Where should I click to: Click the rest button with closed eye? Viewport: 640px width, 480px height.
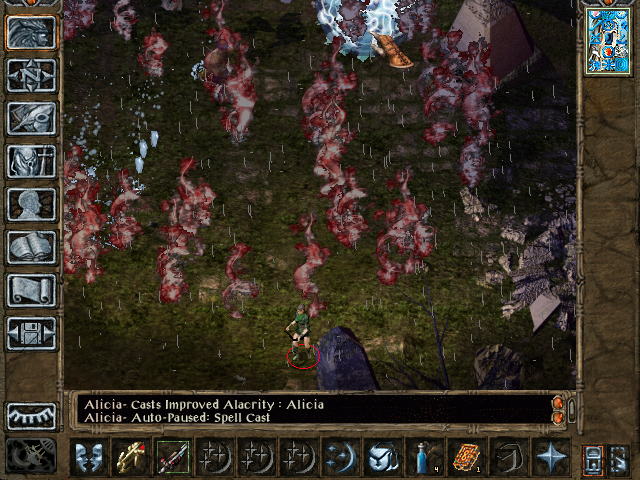click(31, 416)
